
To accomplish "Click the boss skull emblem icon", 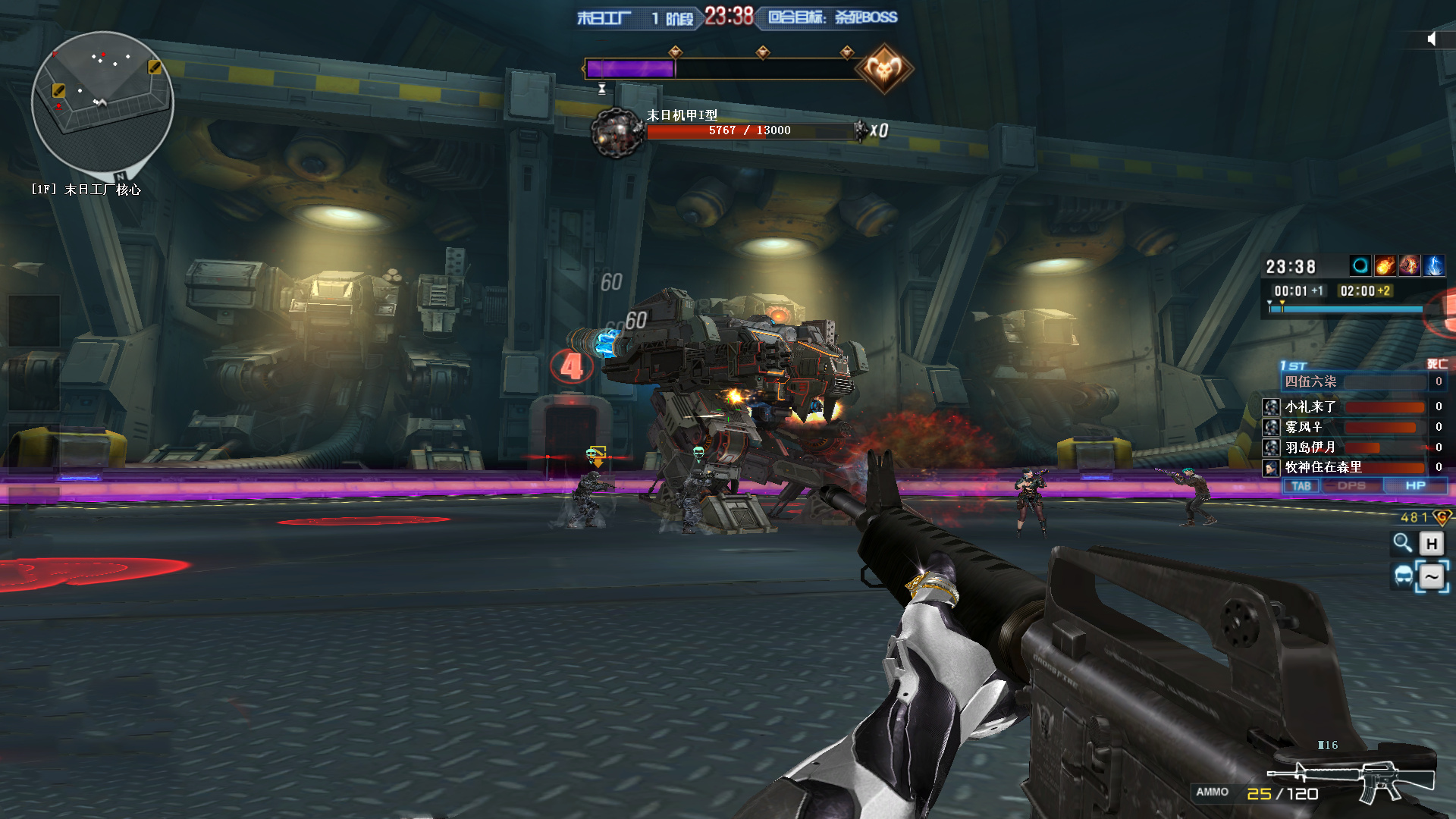I will pyautogui.click(x=883, y=69).
